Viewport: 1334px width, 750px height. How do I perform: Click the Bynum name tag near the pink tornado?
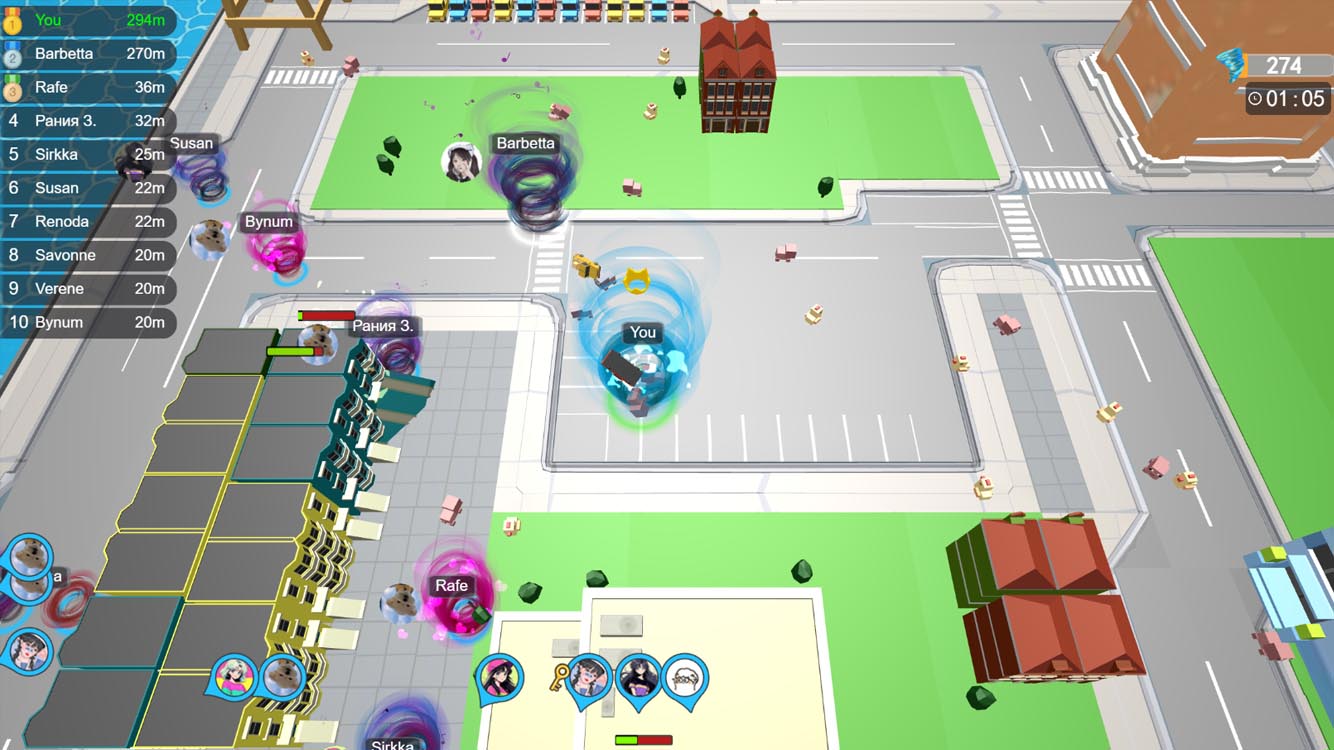(268, 221)
